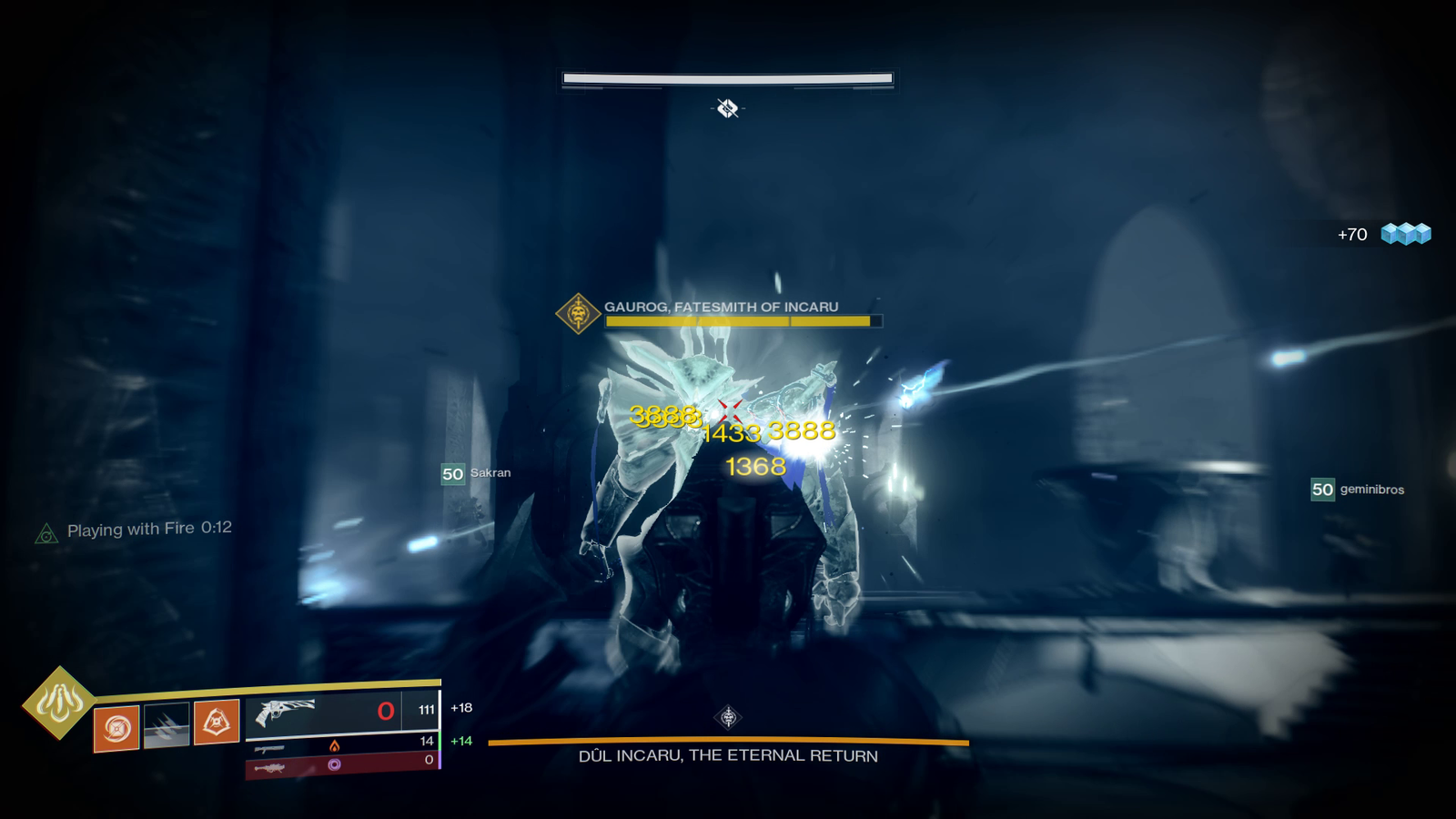Image resolution: width=1456 pixels, height=819 pixels.
Task: Click the compass objective marker at top
Action: pyautogui.click(x=727, y=109)
